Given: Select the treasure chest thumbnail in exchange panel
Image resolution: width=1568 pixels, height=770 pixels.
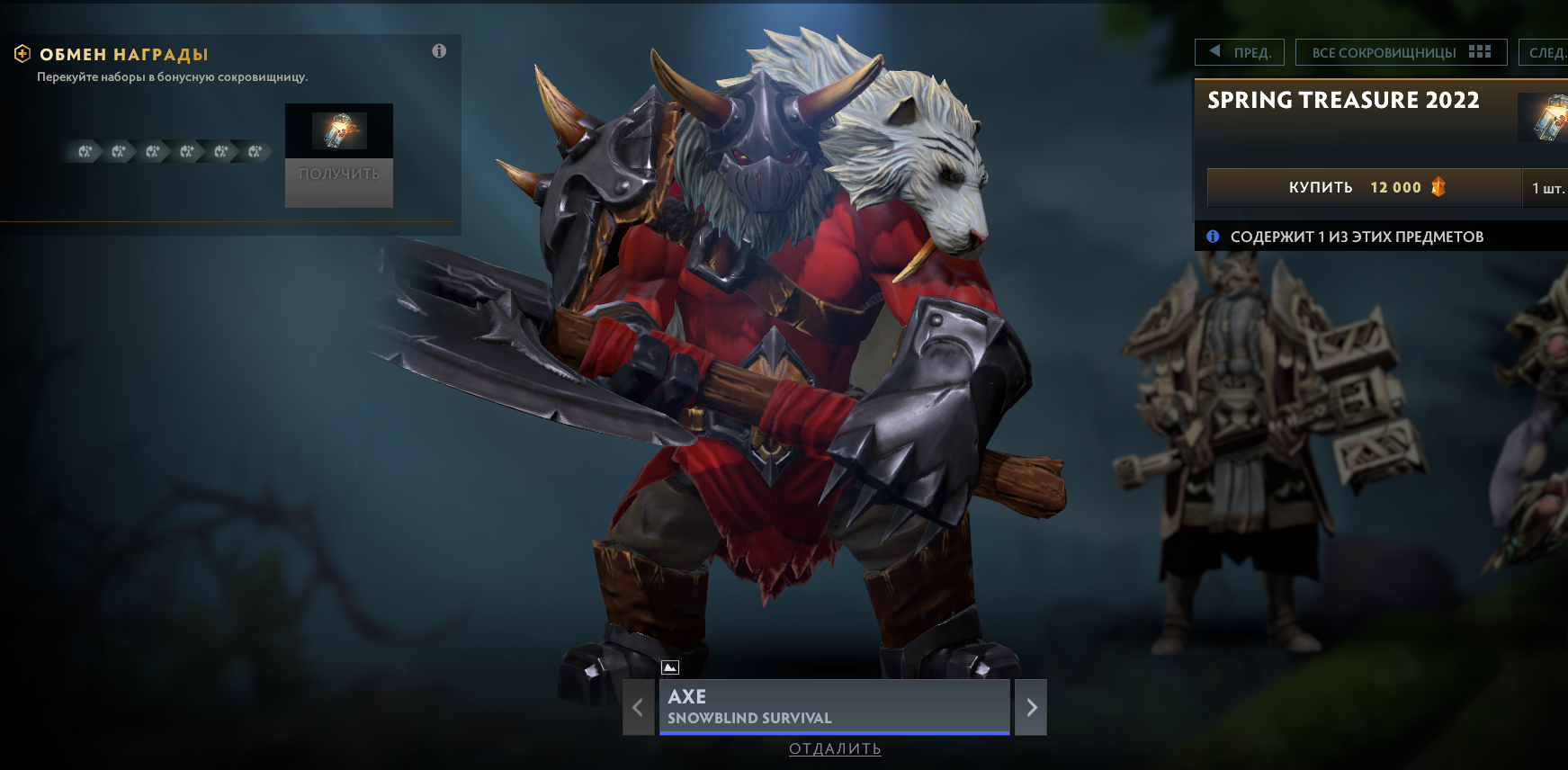Looking at the screenshot, I should pyautogui.click(x=338, y=131).
